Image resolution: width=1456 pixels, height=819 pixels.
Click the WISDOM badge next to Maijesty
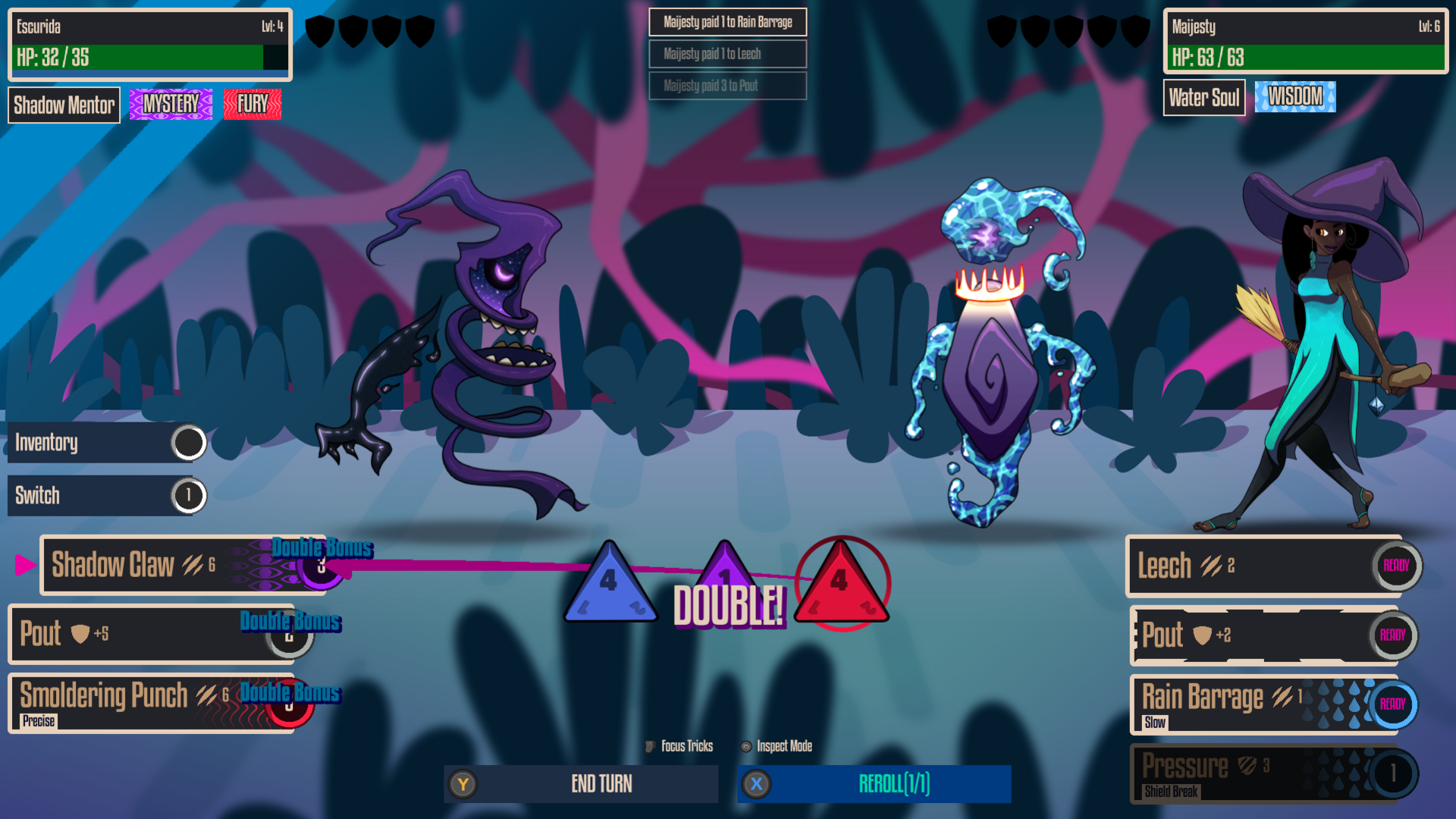tap(1294, 96)
